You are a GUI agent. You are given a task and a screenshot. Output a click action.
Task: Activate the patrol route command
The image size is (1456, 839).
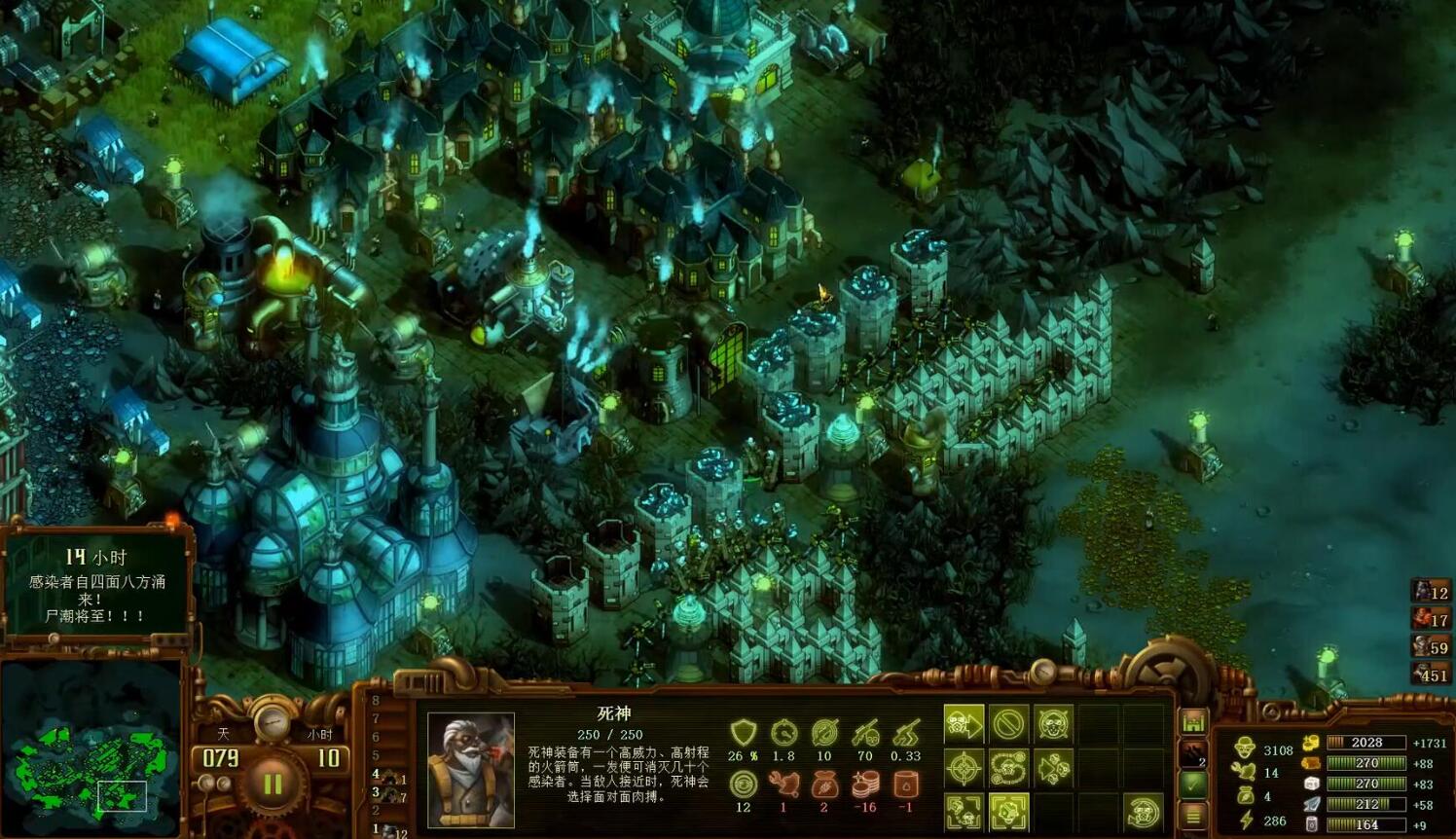click(x=1009, y=769)
